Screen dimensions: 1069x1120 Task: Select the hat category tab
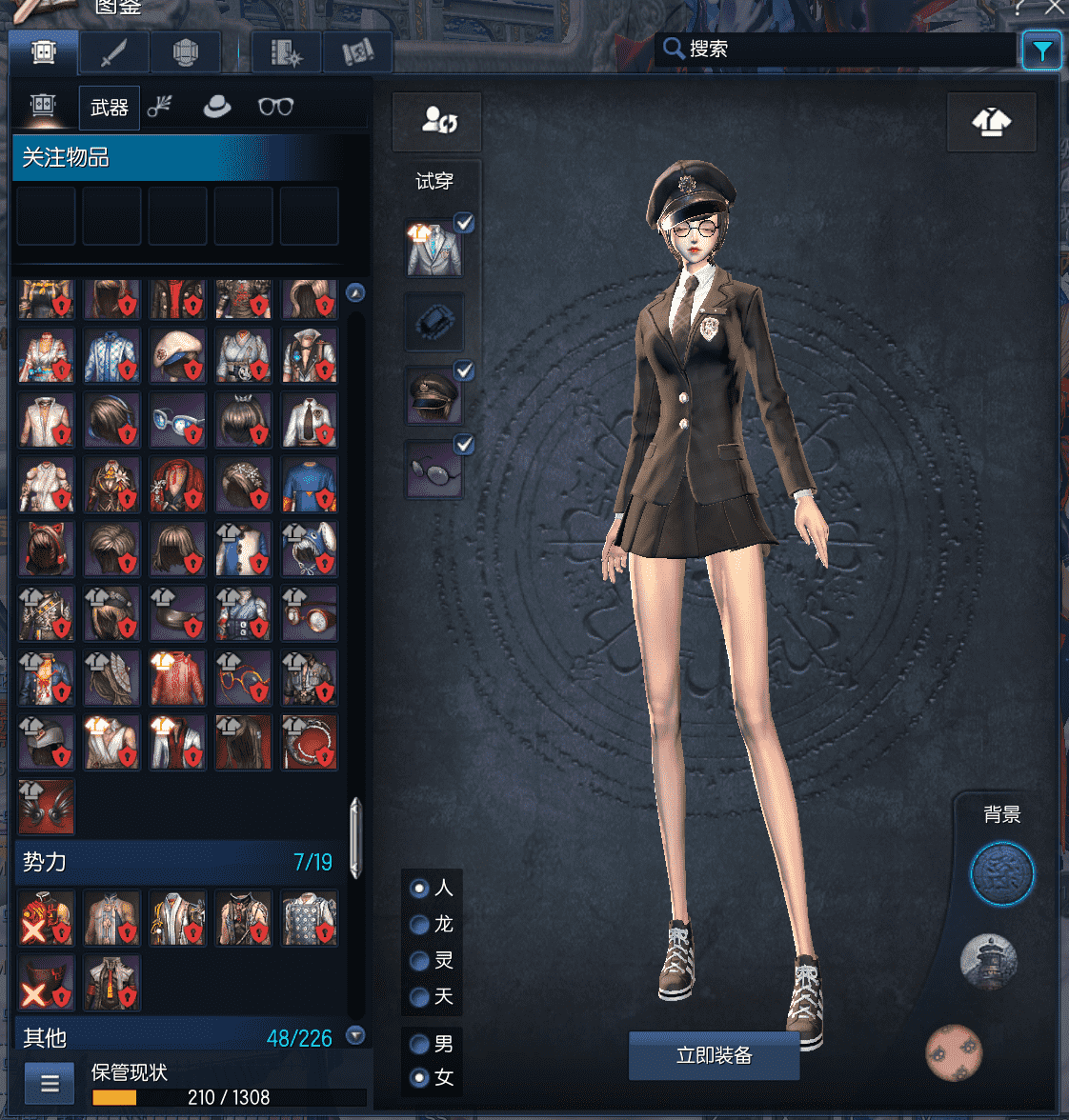click(217, 107)
